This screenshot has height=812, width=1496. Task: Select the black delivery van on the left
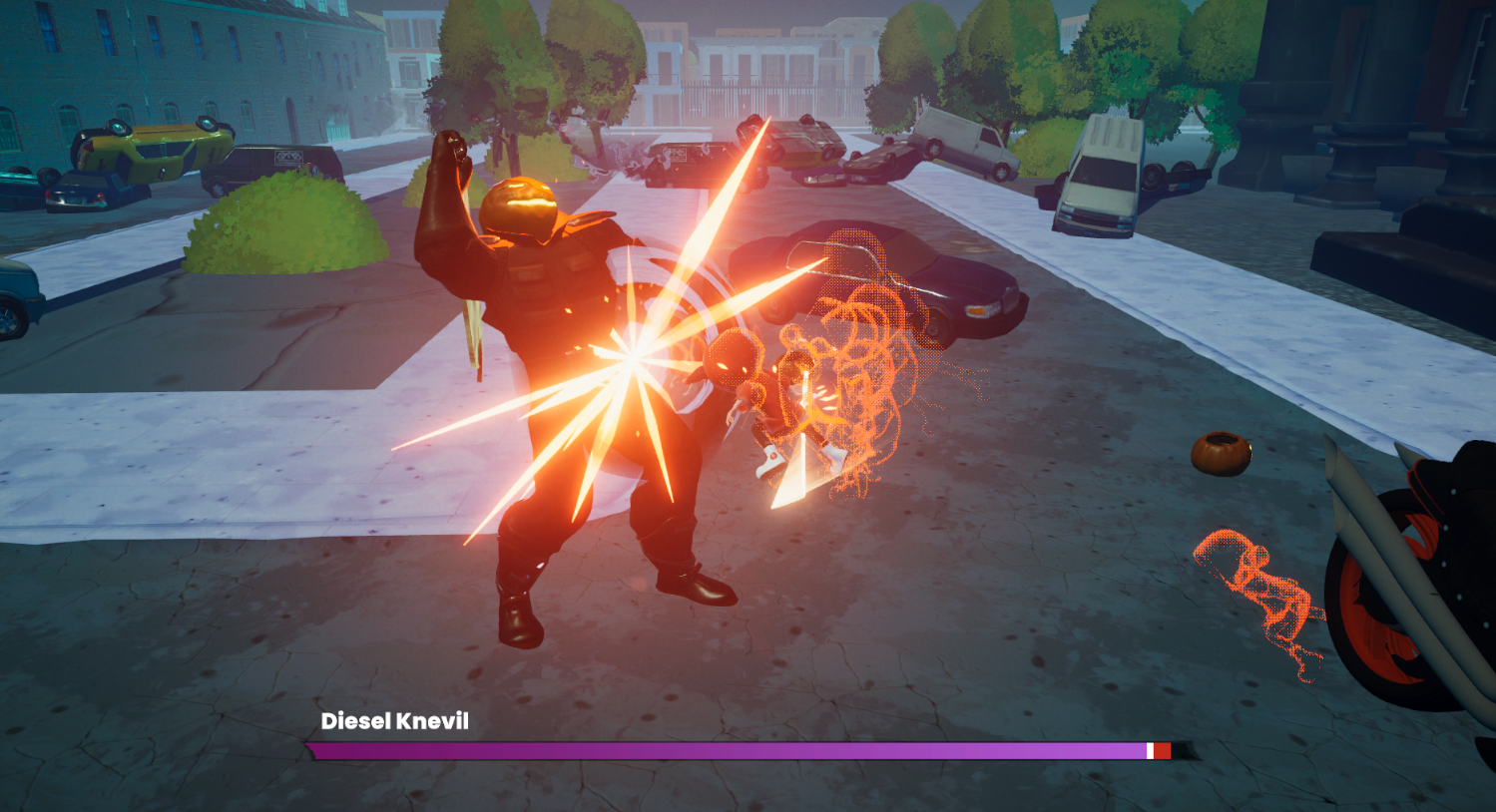pyautogui.click(x=269, y=165)
